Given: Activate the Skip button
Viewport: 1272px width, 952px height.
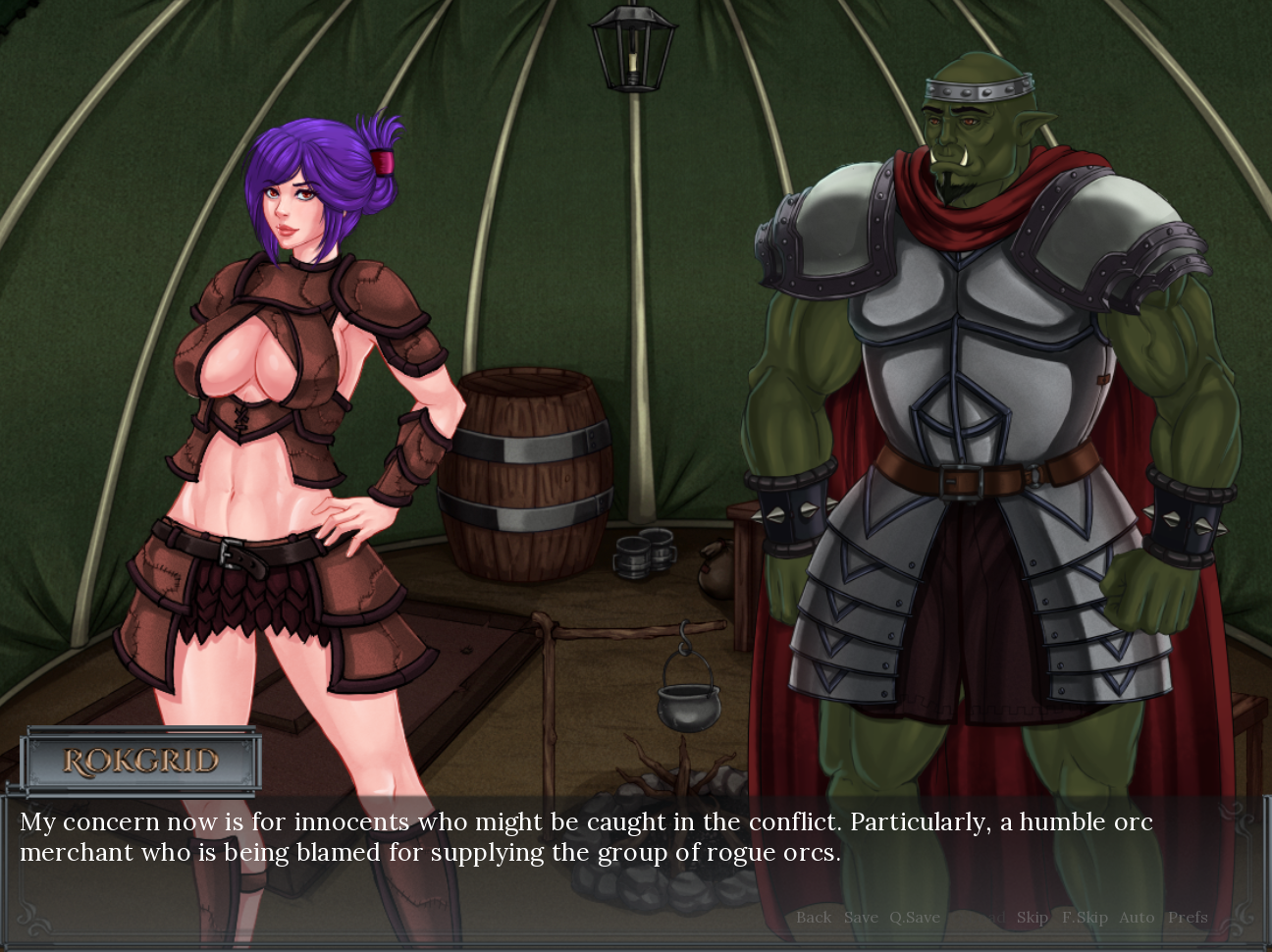Looking at the screenshot, I should (1032, 918).
